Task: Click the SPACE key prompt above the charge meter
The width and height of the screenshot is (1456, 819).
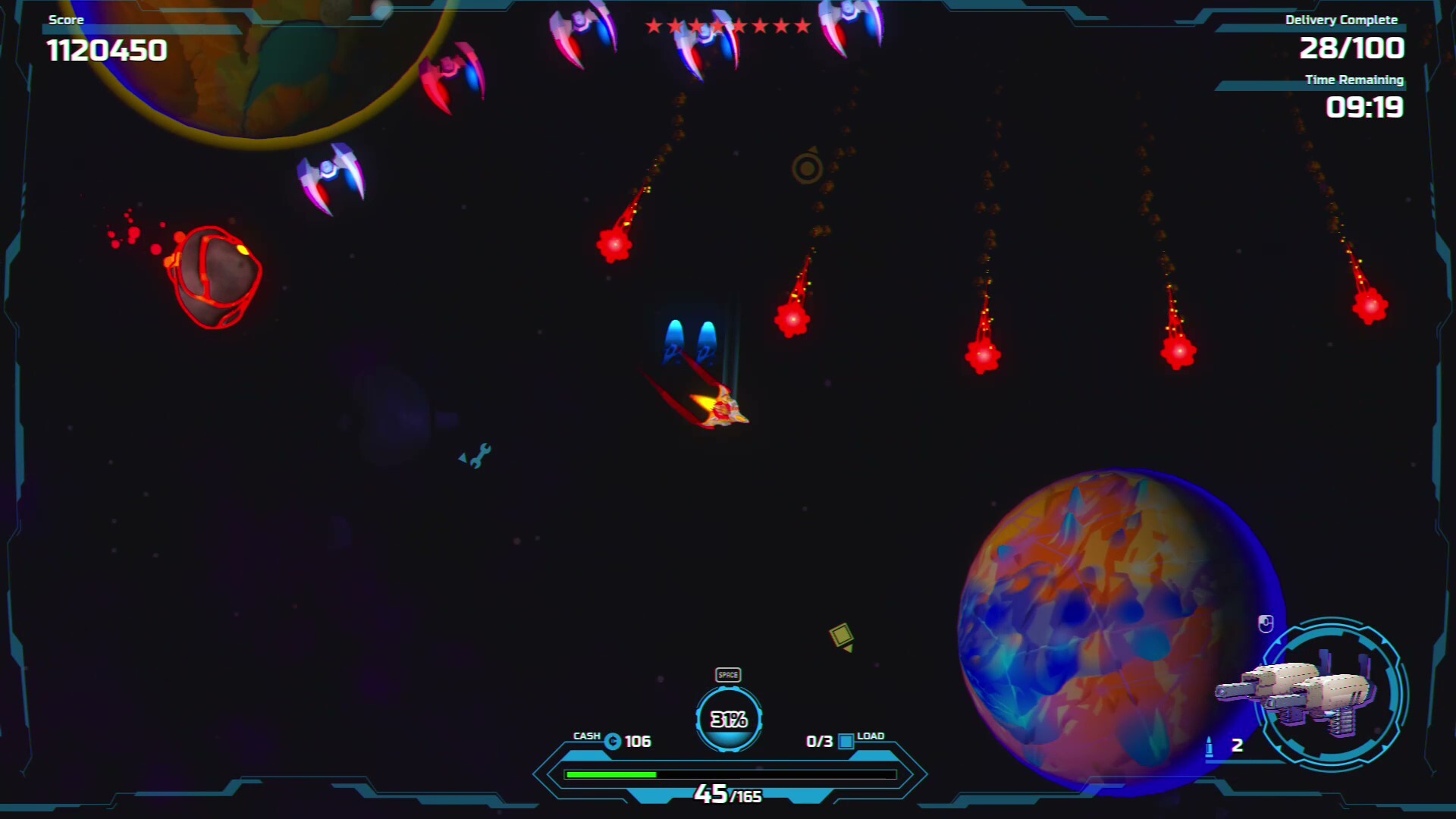Action: [727, 673]
